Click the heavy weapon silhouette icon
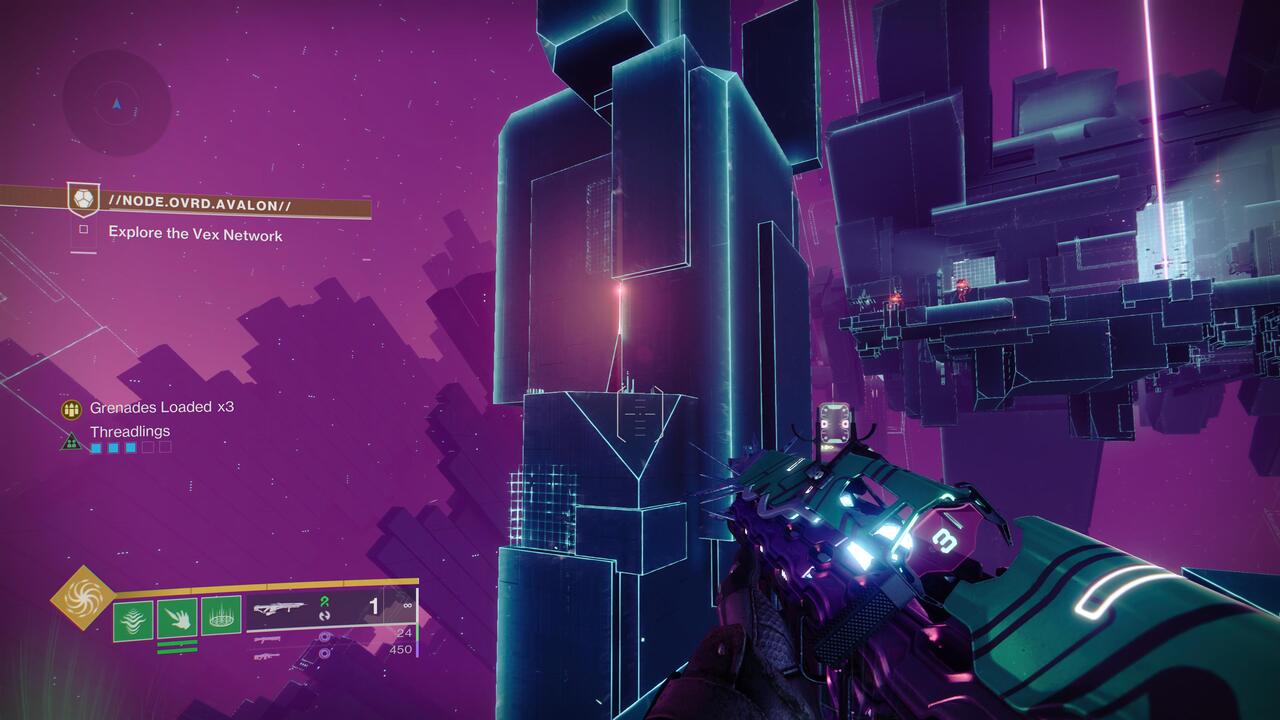 tap(269, 658)
